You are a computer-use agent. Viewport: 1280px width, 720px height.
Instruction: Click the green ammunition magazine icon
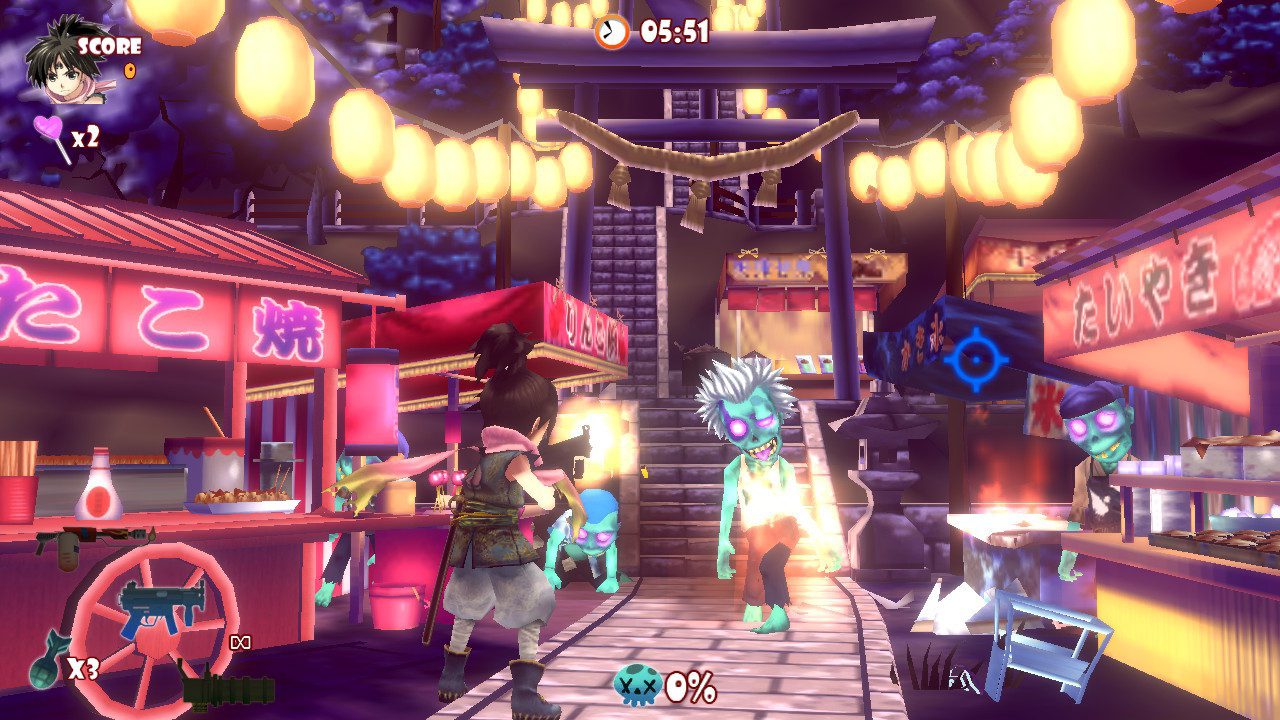click(x=227, y=692)
